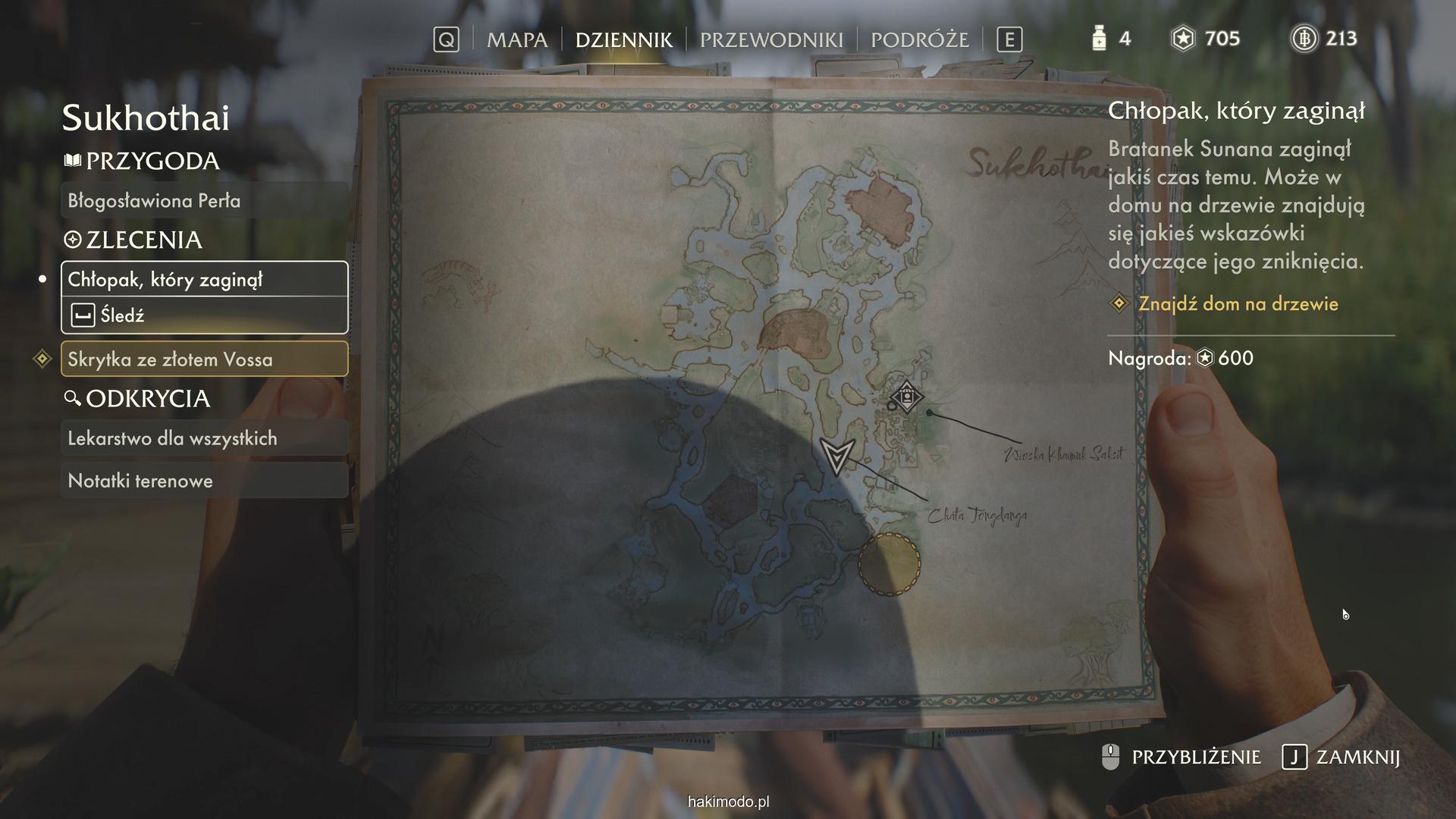This screenshot has height=819, width=1456.
Task: Select the Notatki terenowe entry
Action: point(204,481)
